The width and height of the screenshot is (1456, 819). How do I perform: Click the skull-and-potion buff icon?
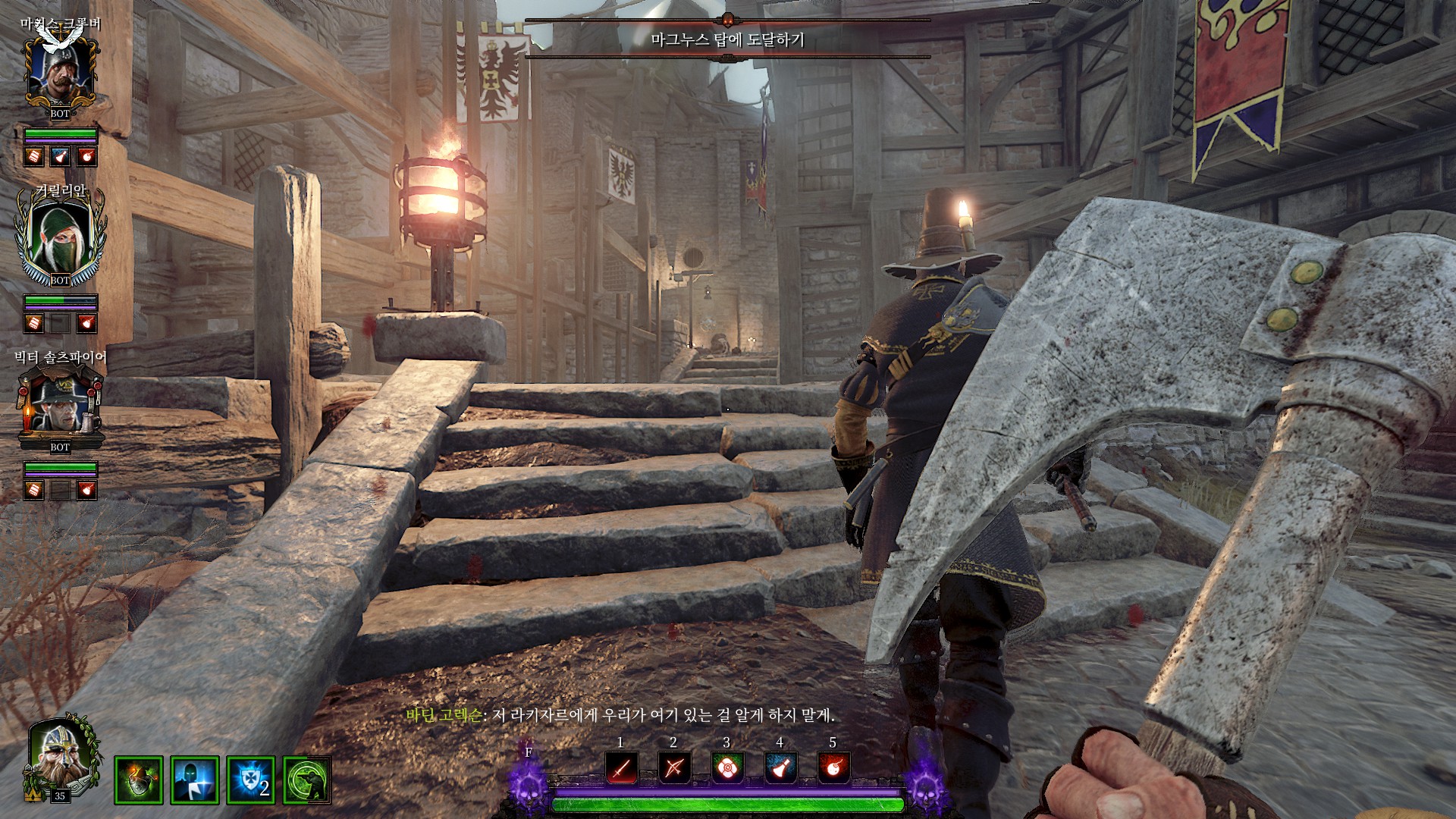[139, 780]
